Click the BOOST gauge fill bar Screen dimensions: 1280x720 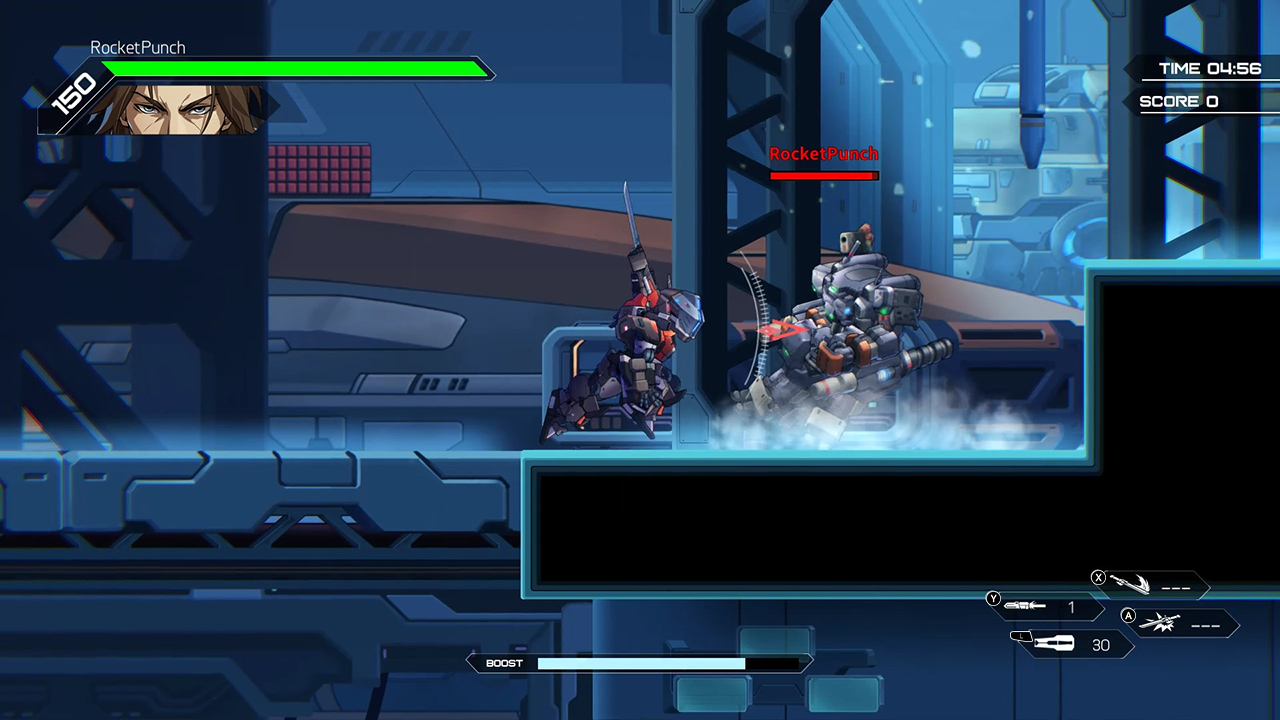[x=640, y=663]
